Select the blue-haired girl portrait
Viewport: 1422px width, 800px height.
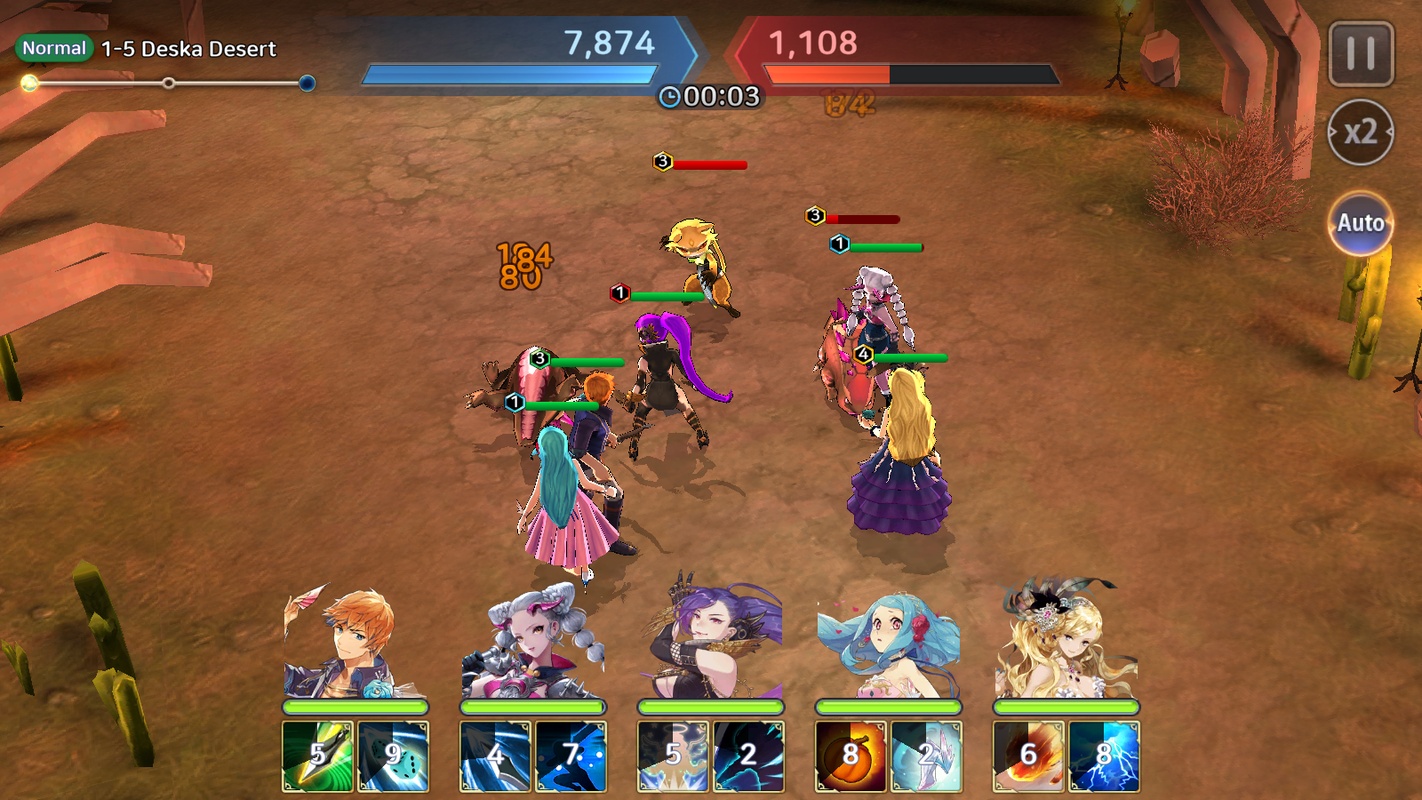pyautogui.click(x=888, y=645)
